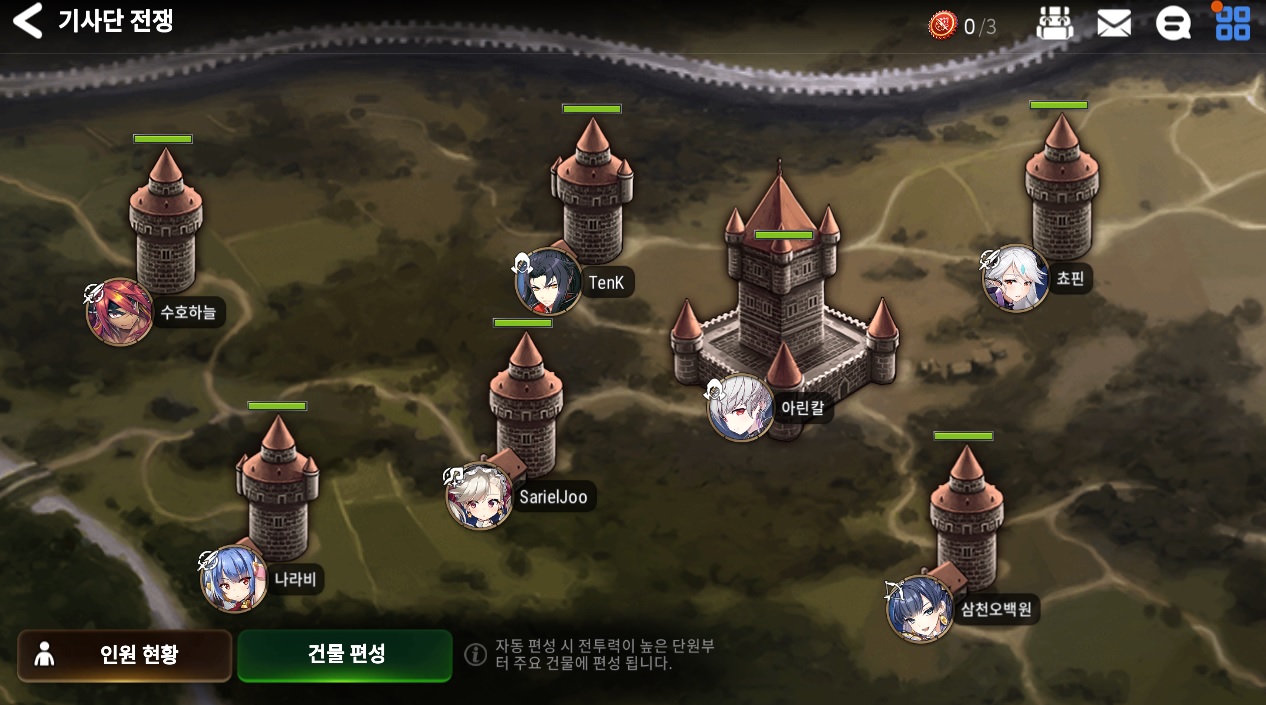Viewport: 1266px width, 705px height.
Task: Select SarielJoo's tower portrait
Action: 480,496
